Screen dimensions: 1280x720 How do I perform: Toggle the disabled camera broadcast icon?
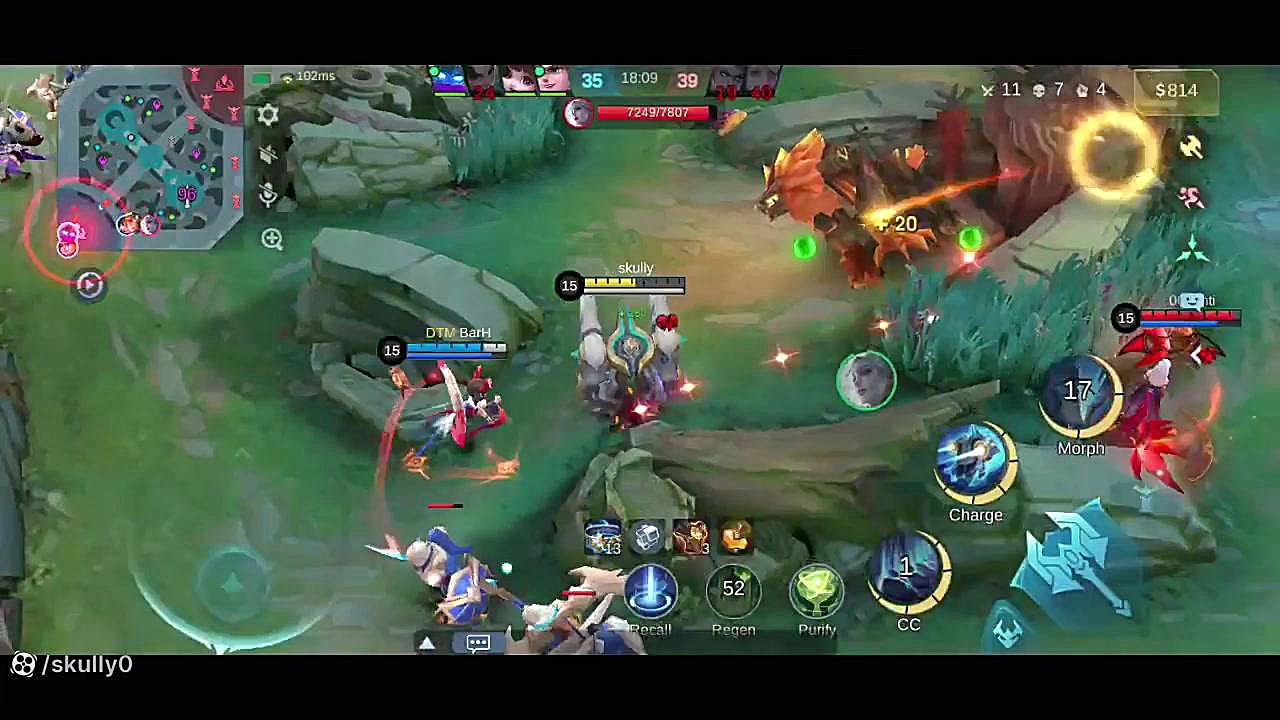pyautogui.click(x=267, y=155)
